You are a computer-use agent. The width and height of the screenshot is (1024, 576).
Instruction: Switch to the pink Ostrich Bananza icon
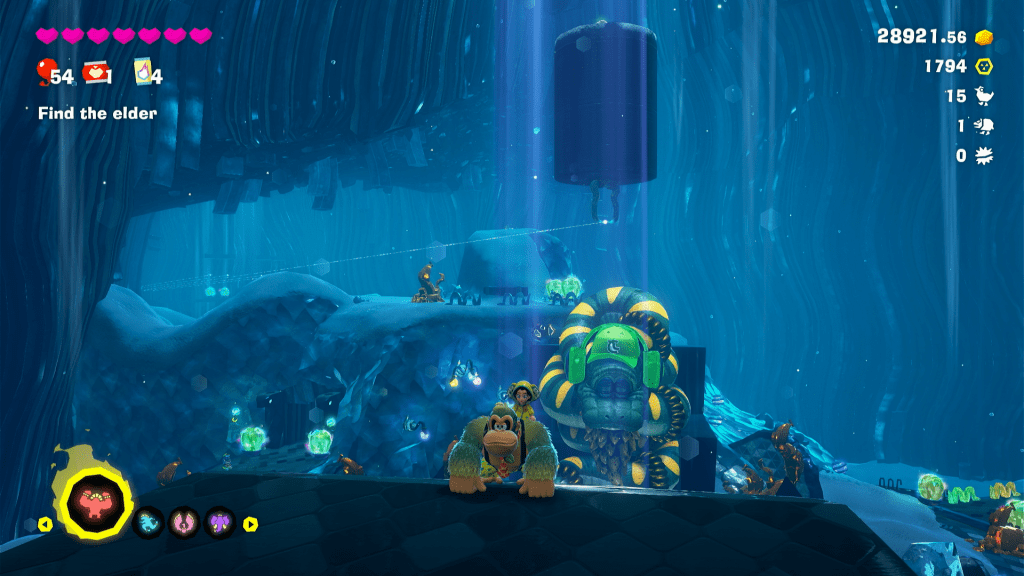tap(184, 522)
